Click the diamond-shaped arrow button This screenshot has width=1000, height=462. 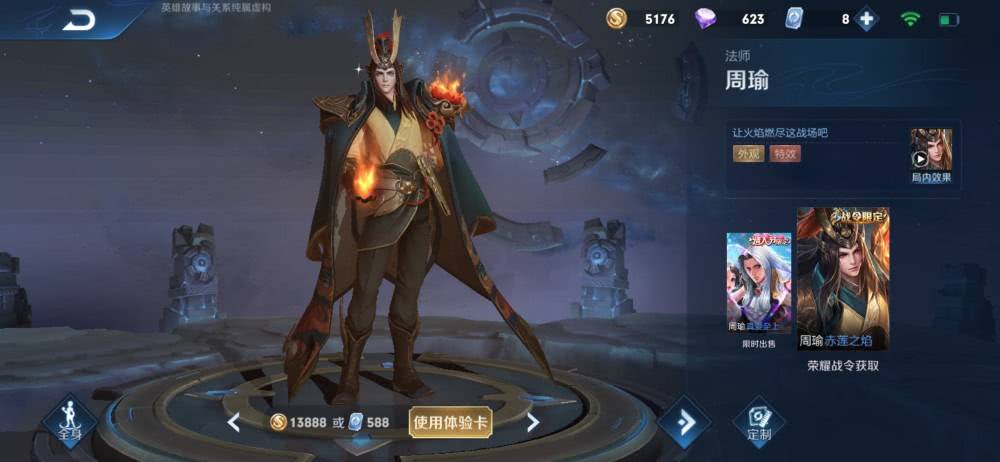tap(685, 422)
